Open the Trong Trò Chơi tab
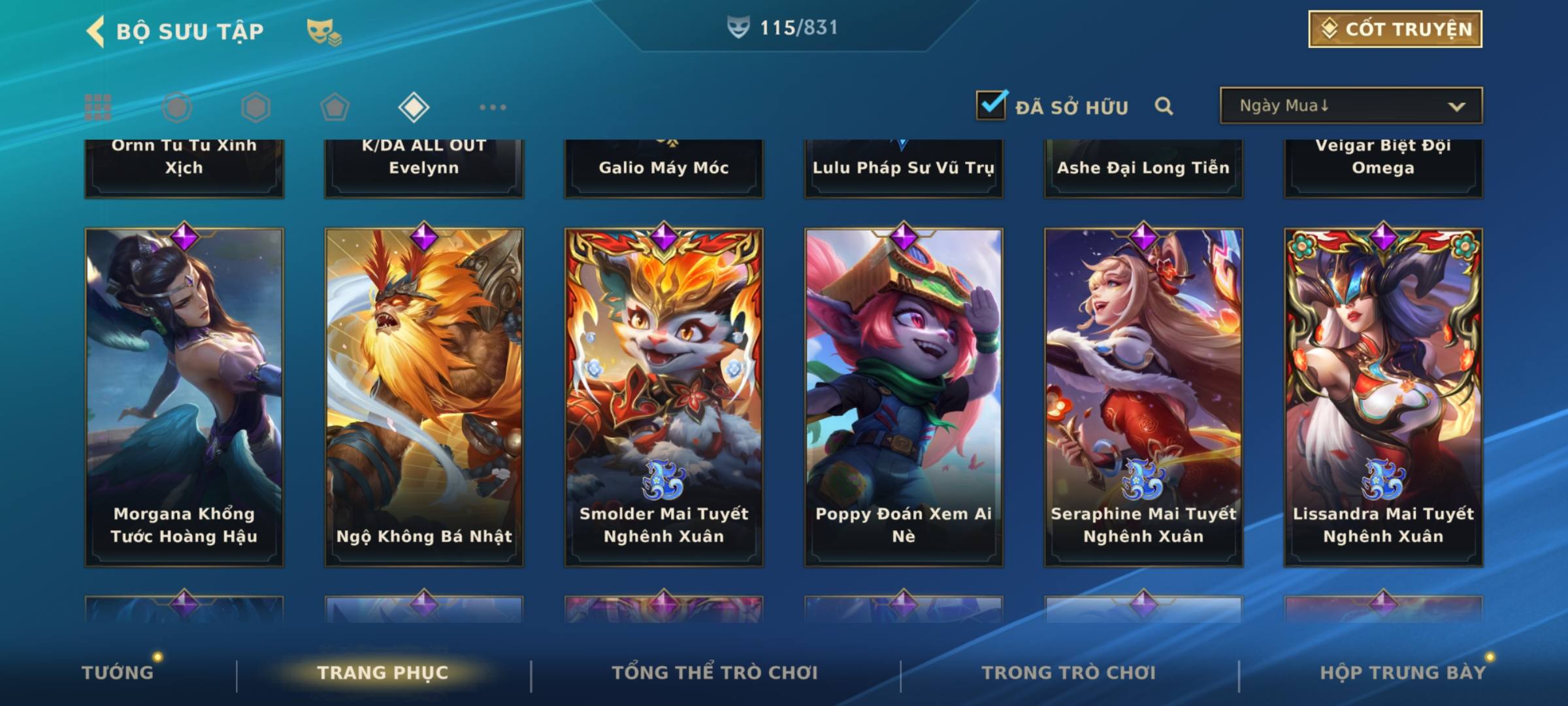The image size is (1568, 706). [x=1069, y=673]
